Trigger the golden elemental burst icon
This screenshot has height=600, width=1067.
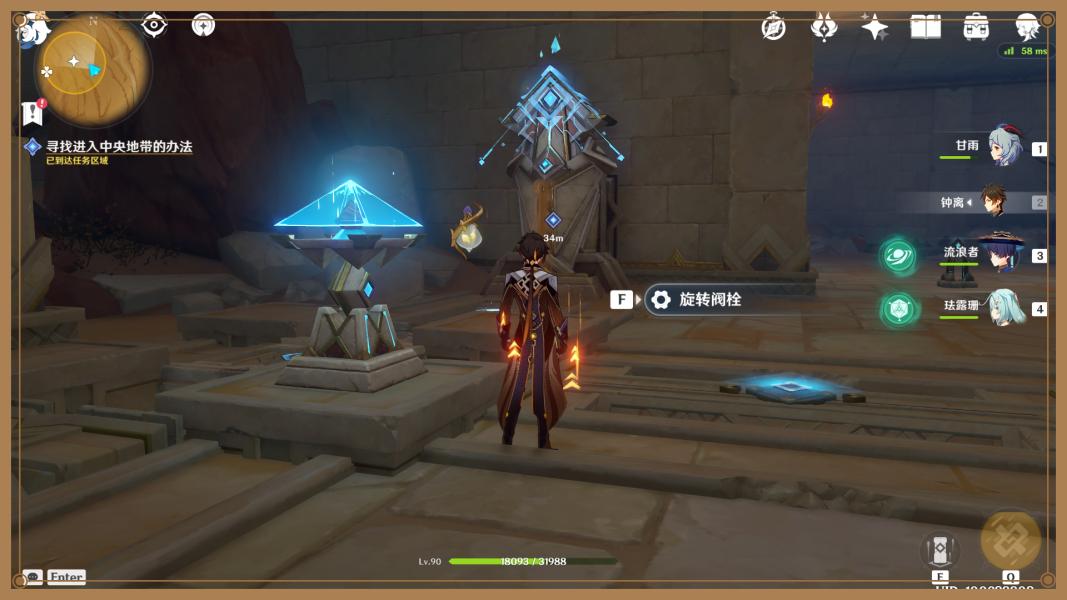pyautogui.click(x=1011, y=540)
